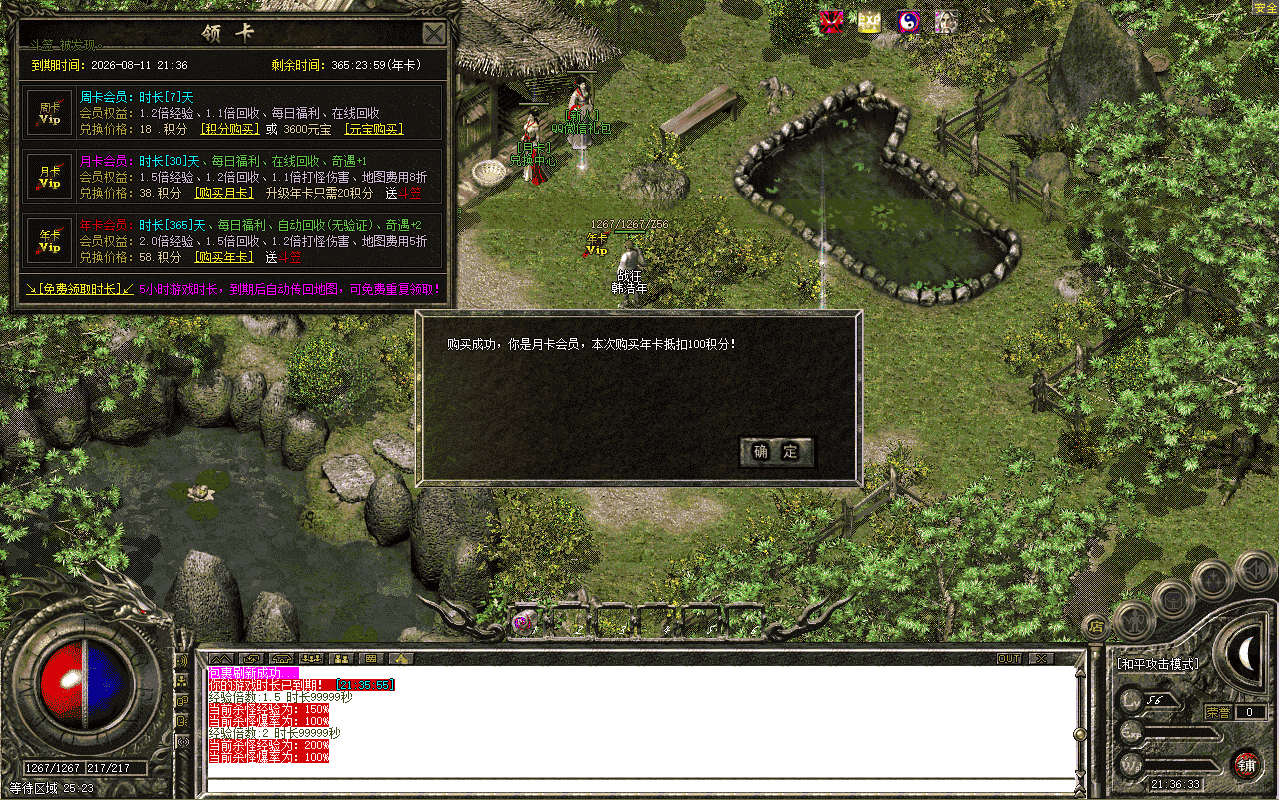
Task: Click the EXP buff icon
Action: tap(869, 22)
